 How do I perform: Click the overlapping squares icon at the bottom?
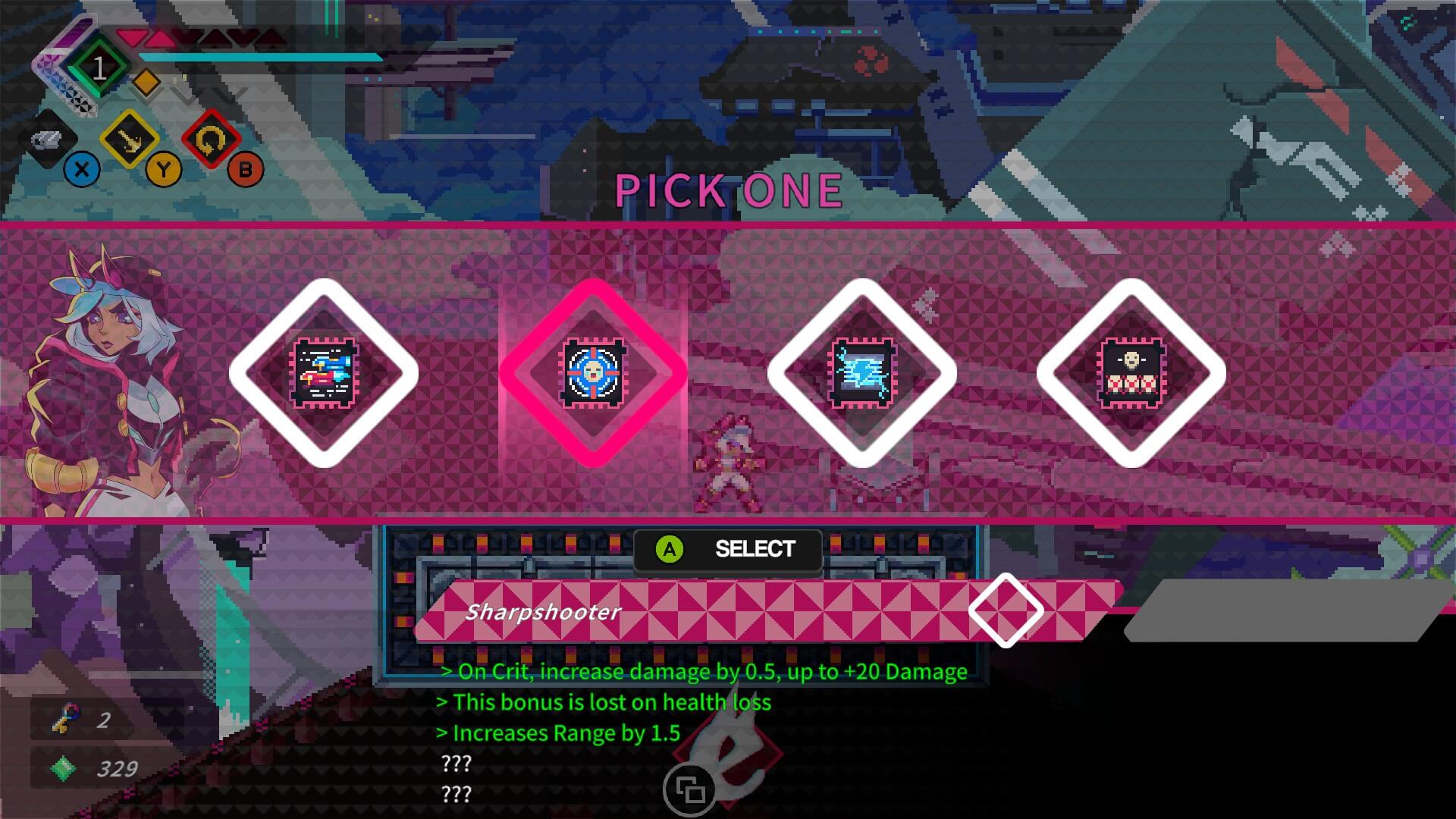tap(690, 790)
